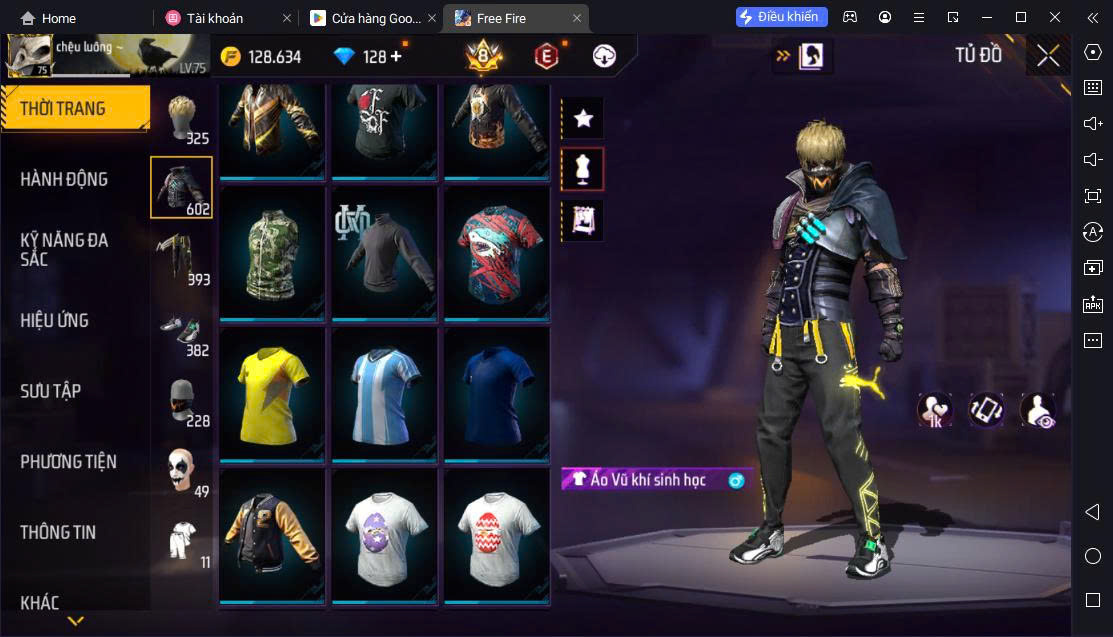Image resolution: width=1113 pixels, height=637 pixels.
Task: Add diamonds with the plus button
Action: click(x=396, y=56)
